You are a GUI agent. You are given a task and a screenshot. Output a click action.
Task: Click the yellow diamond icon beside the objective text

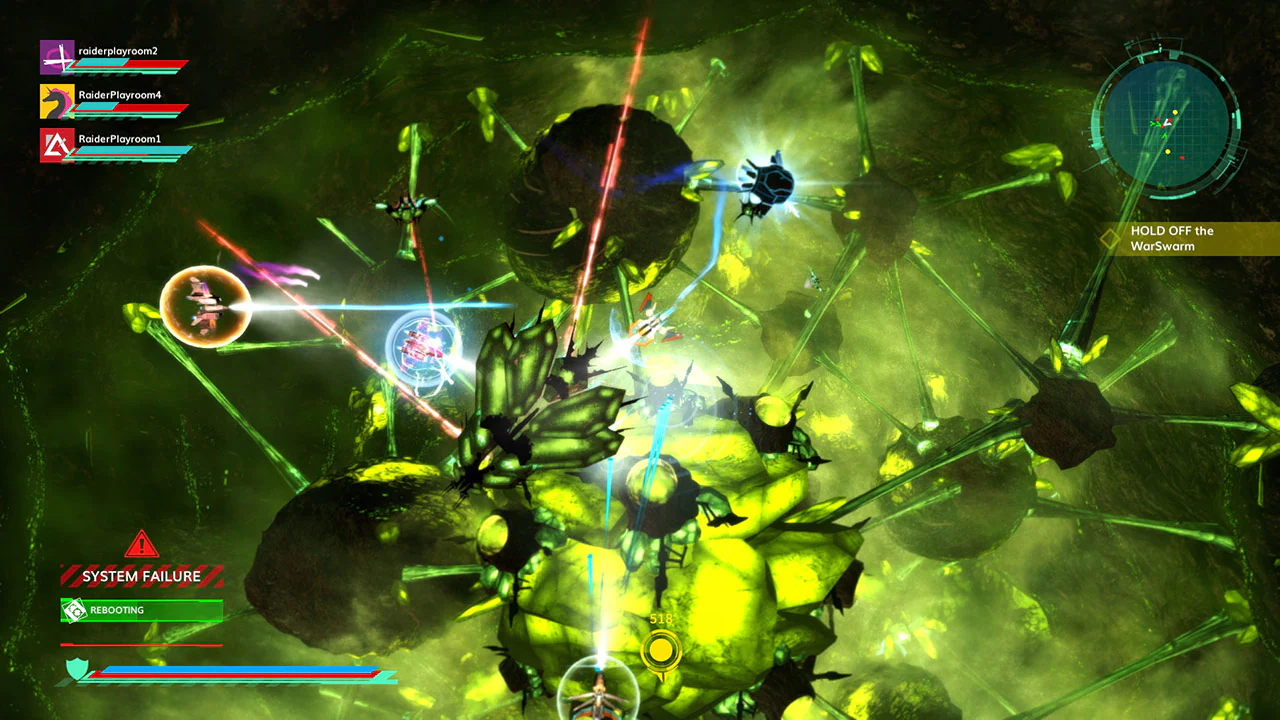[1110, 238]
